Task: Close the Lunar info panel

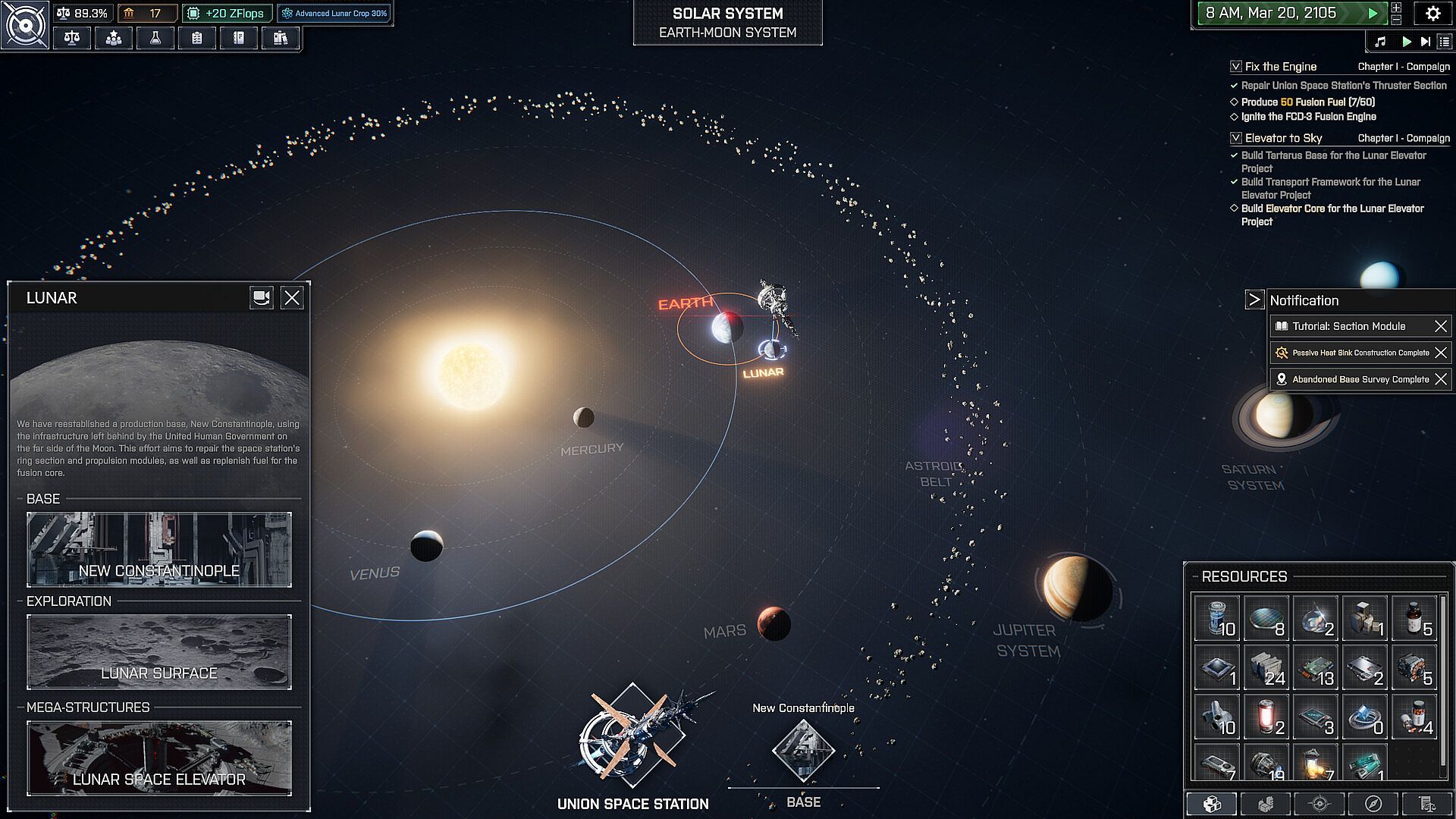Action: pyautogui.click(x=292, y=298)
